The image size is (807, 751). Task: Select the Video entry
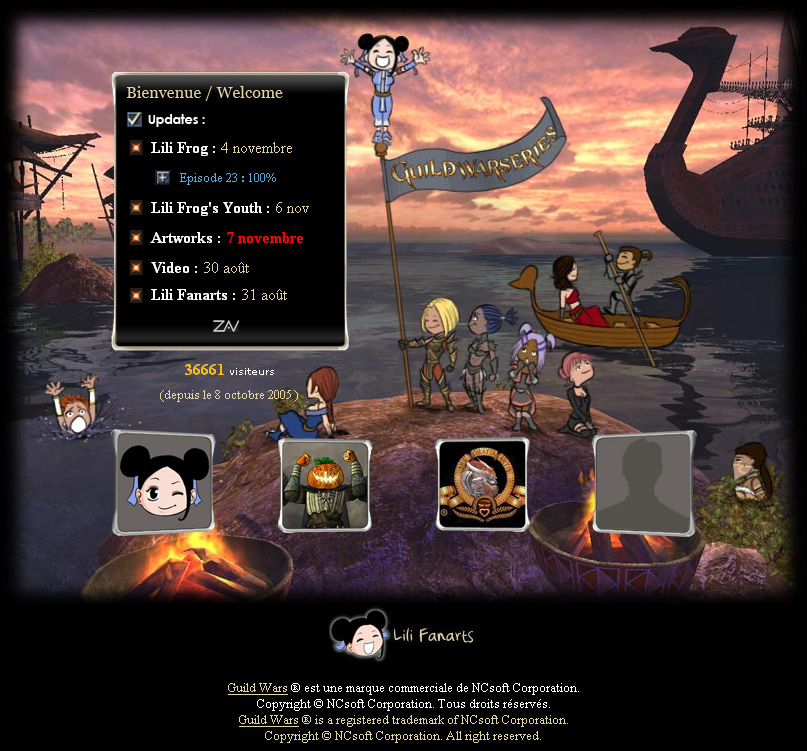(173, 268)
